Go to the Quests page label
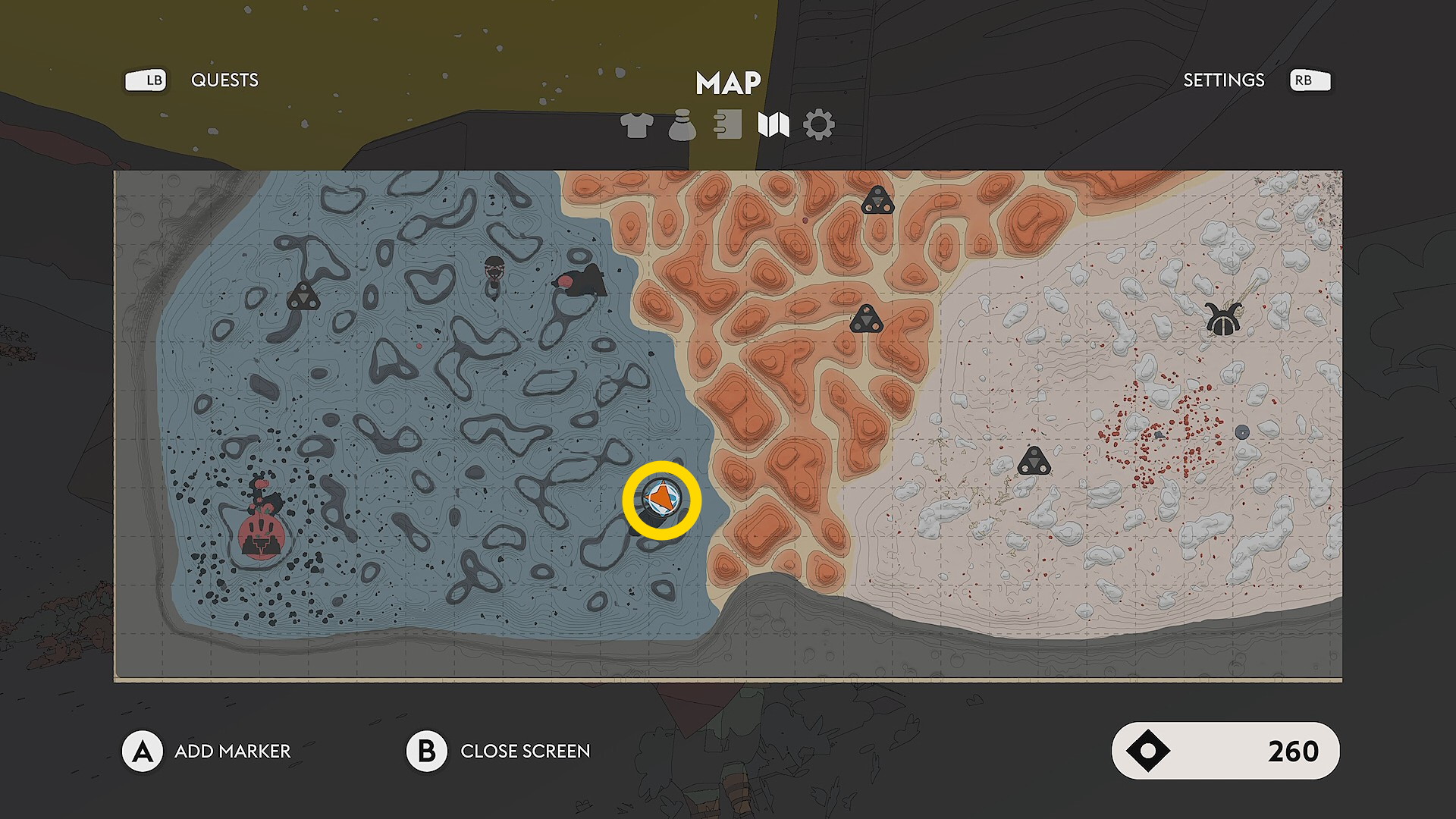 coord(224,80)
